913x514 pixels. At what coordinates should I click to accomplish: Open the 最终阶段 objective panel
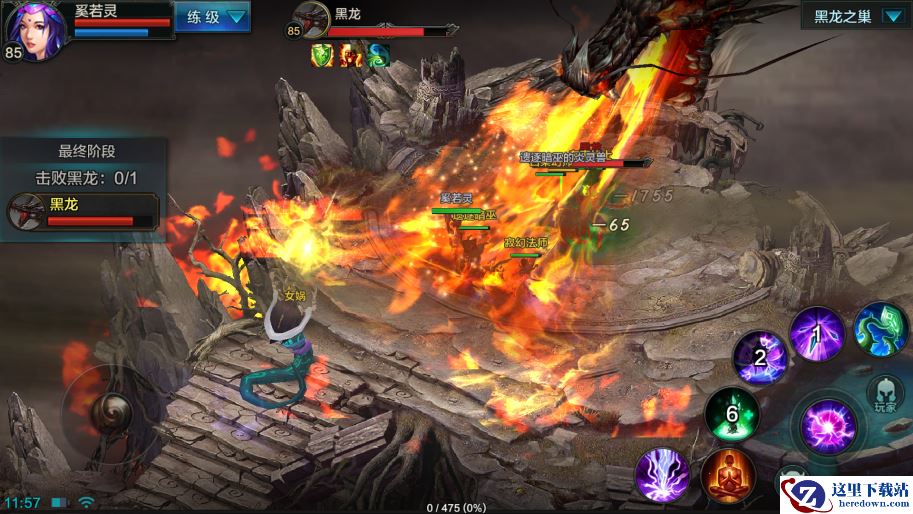[84, 152]
